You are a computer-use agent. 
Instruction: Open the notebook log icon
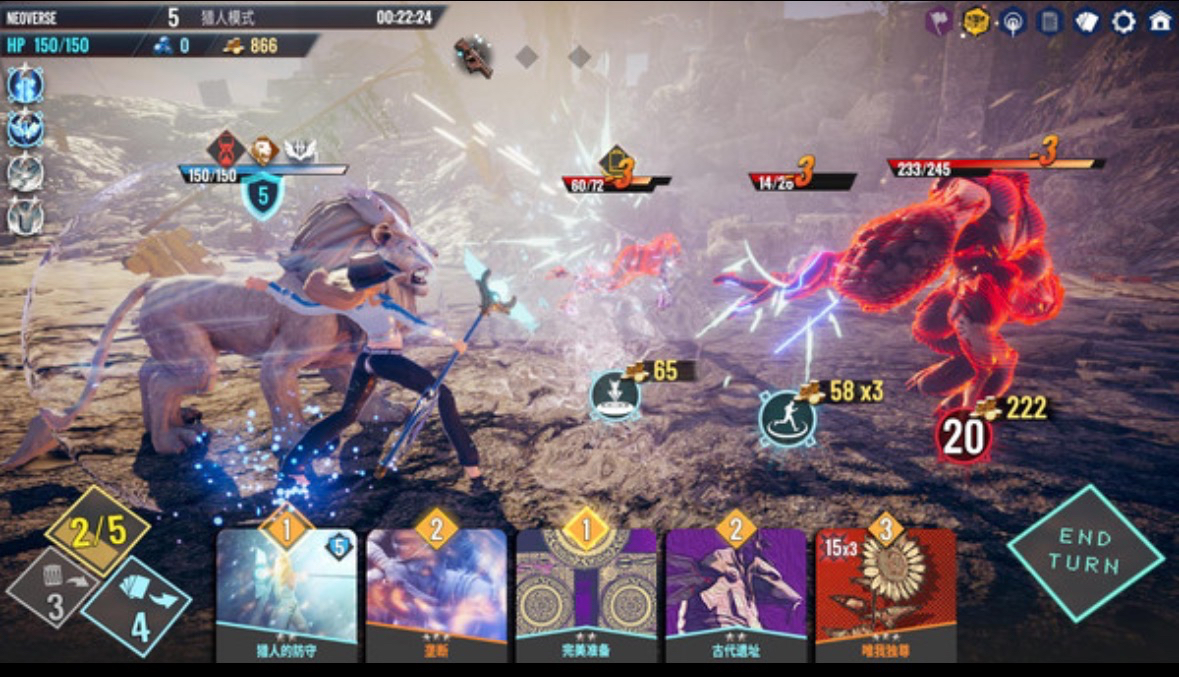pyautogui.click(x=1049, y=22)
